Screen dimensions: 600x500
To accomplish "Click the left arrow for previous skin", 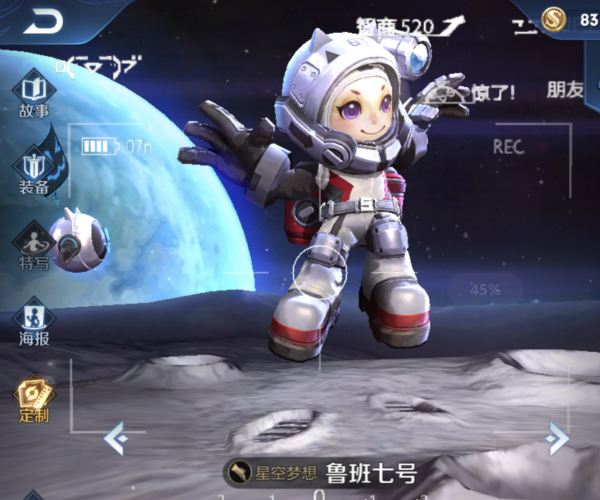I will [x=115, y=436].
